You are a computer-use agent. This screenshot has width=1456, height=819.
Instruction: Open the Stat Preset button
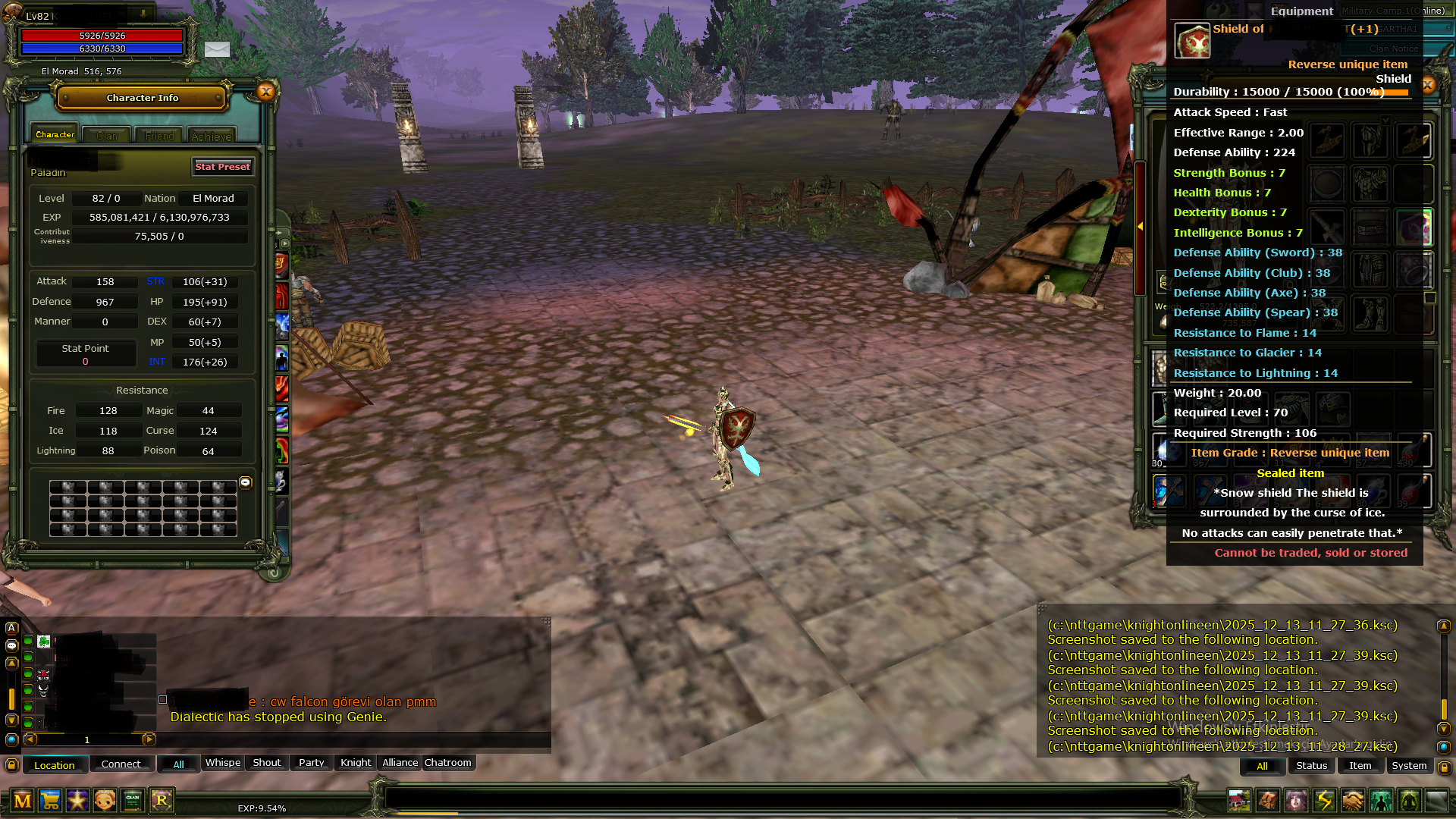pos(222,167)
